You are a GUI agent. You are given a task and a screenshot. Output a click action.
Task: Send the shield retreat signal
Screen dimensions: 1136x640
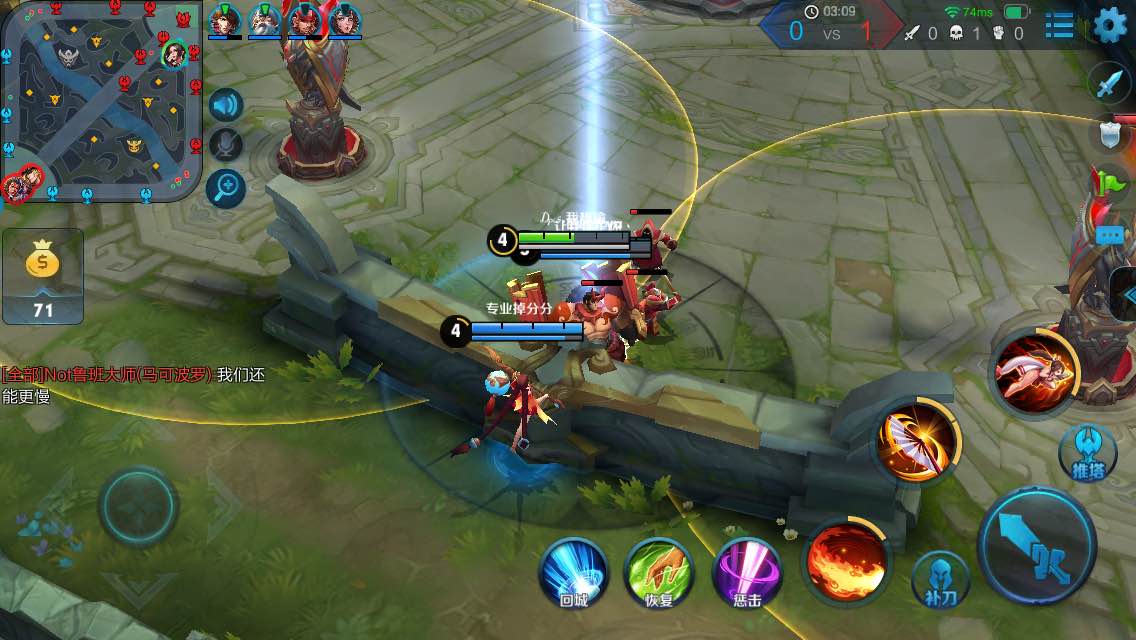(1109, 135)
